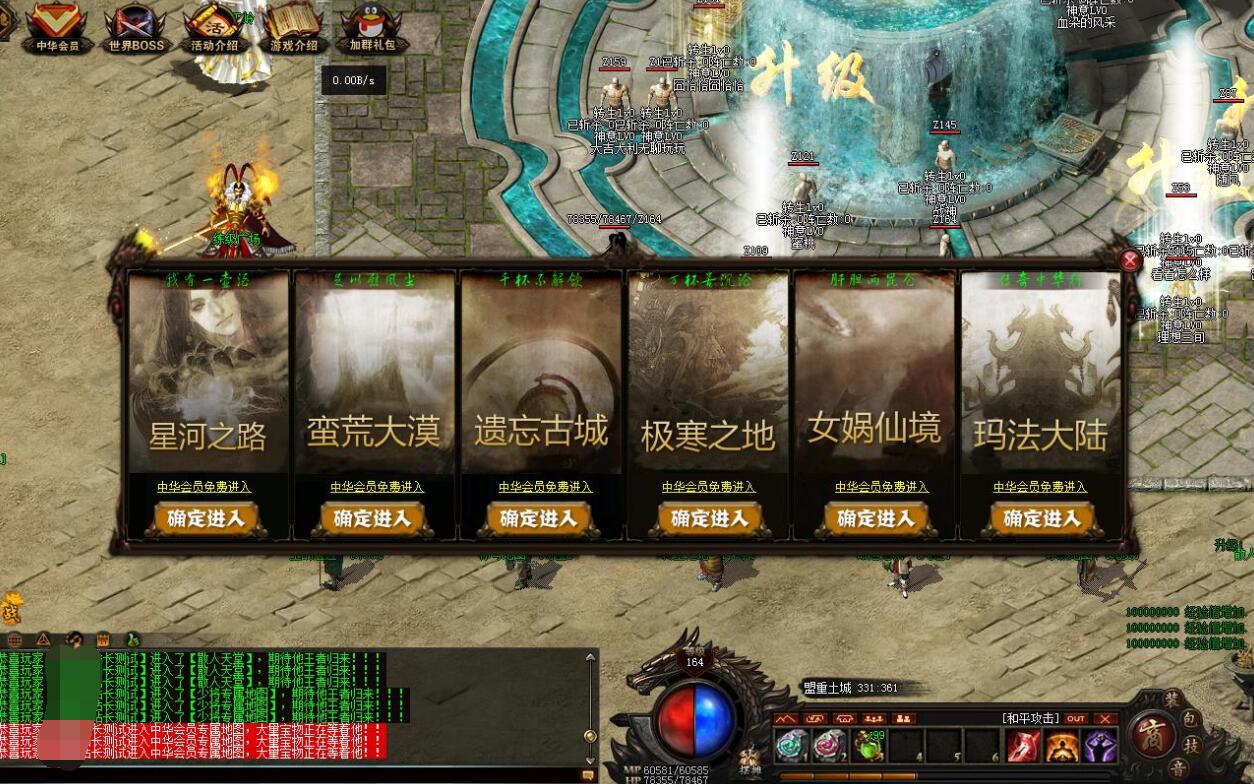This screenshot has height=784, width=1254.
Task: Confirm entry to 极寒之地
Action: [708, 519]
